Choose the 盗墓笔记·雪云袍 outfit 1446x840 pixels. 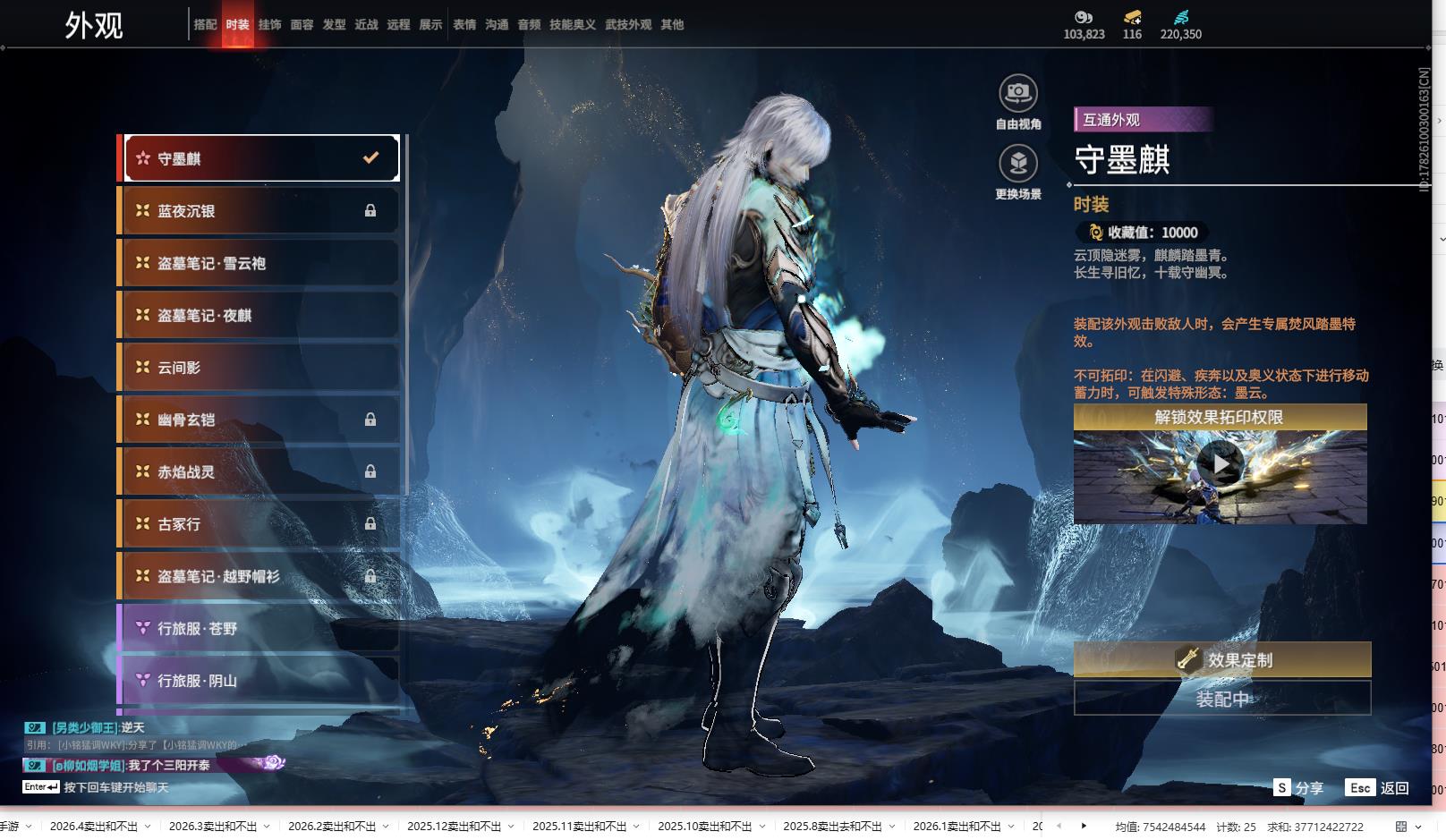point(259,263)
